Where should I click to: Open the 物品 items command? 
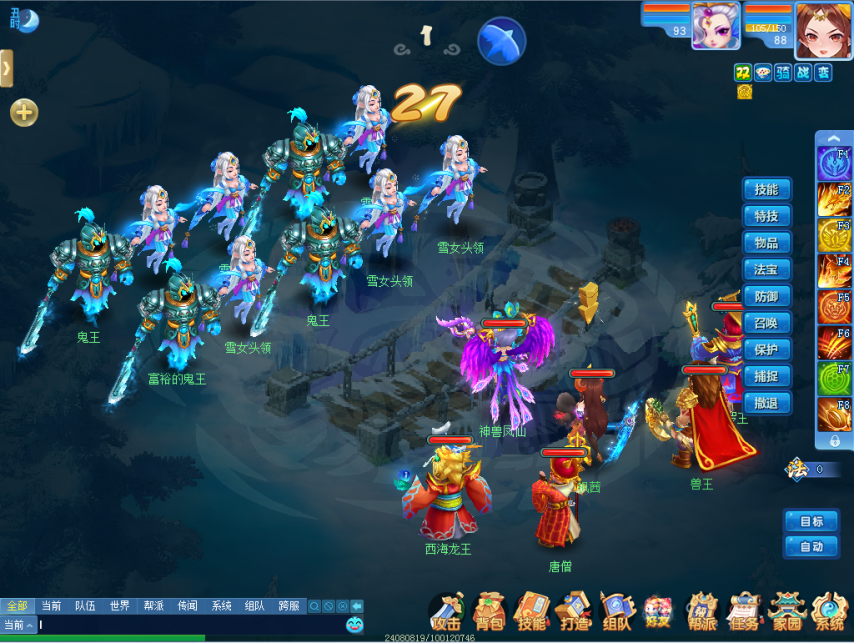(x=767, y=243)
